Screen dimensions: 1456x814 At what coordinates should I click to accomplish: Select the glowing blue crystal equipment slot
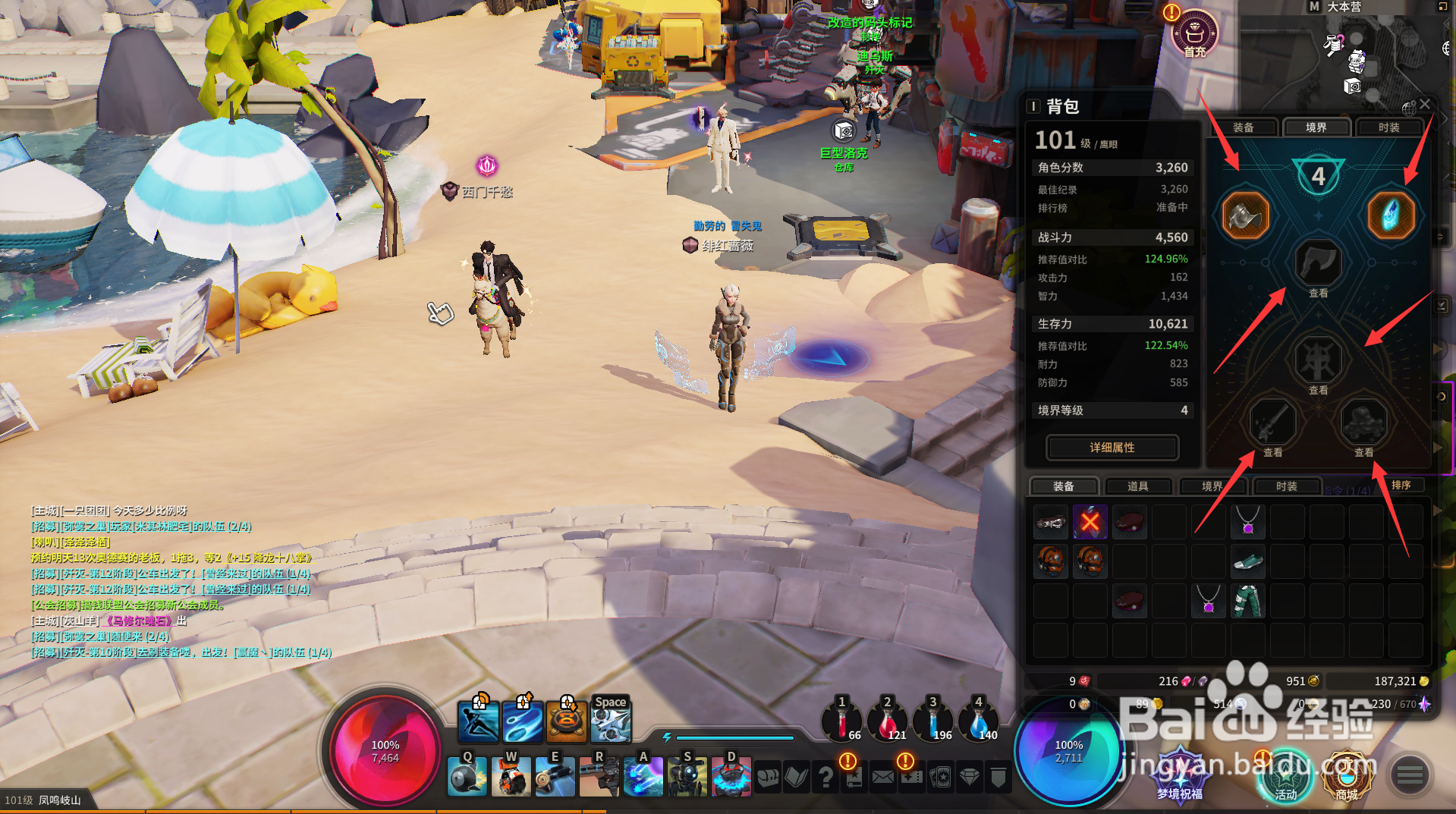pyautogui.click(x=1391, y=215)
